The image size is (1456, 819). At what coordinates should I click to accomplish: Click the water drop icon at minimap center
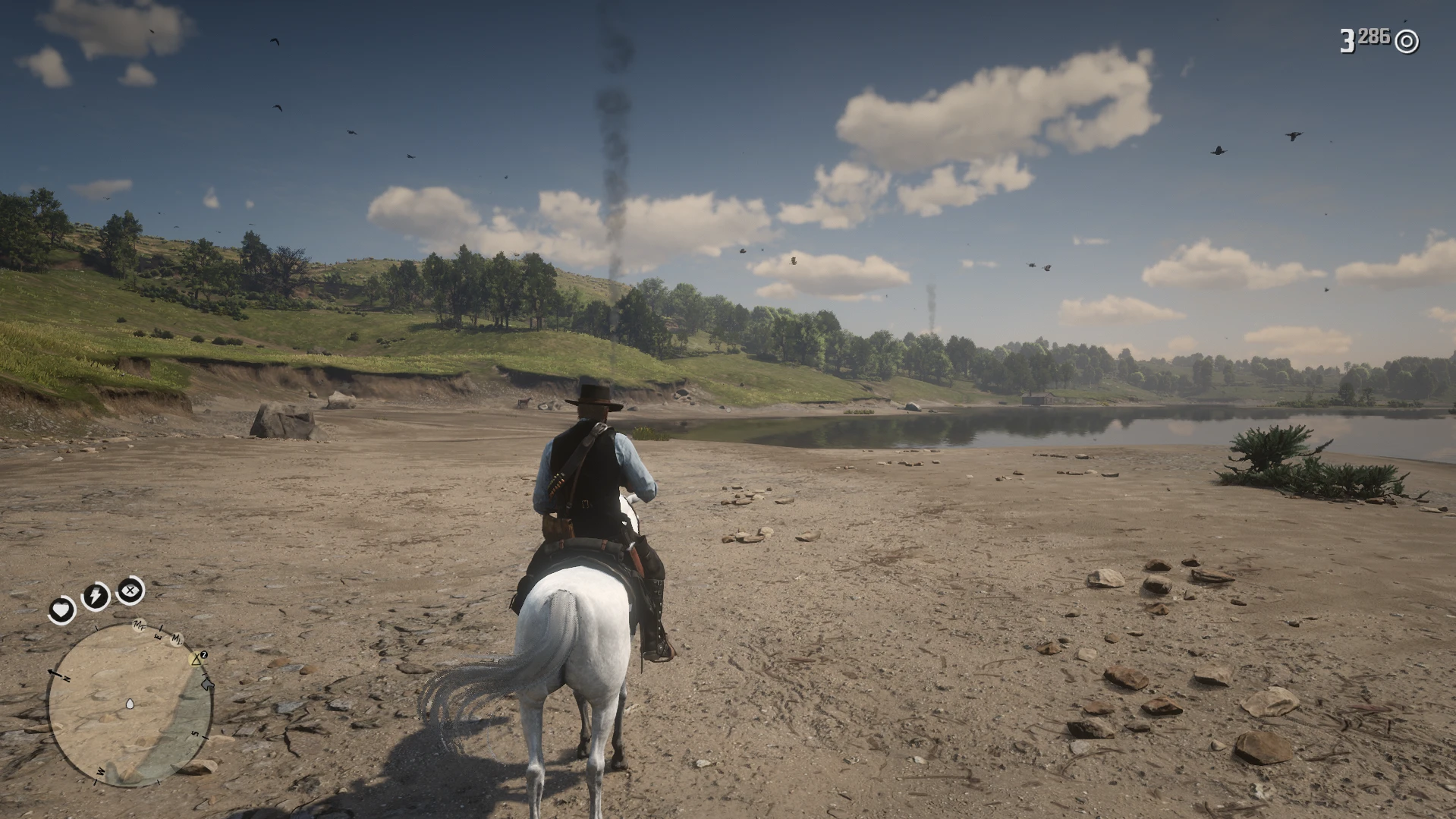[130, 704]
